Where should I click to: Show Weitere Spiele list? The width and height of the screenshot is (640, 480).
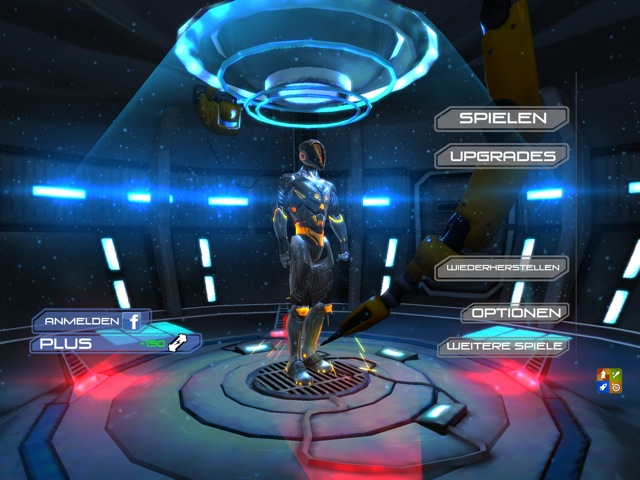502,346
